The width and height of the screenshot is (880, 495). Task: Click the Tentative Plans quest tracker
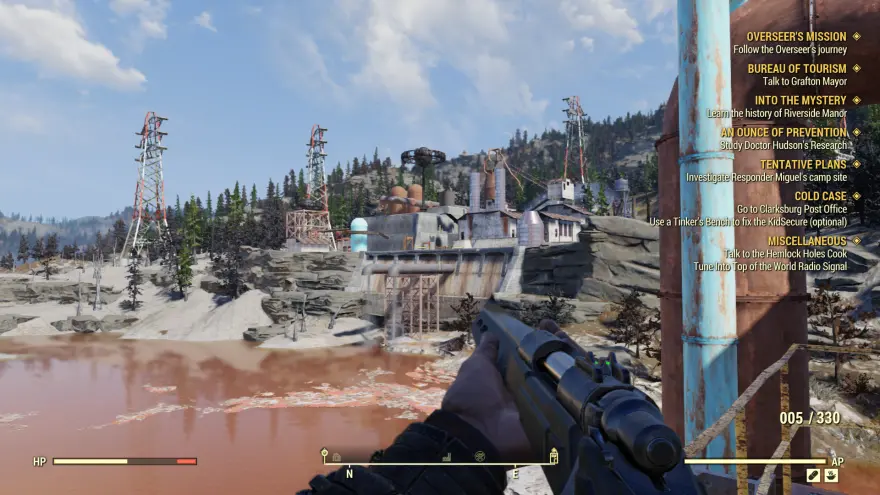point(803,164)
